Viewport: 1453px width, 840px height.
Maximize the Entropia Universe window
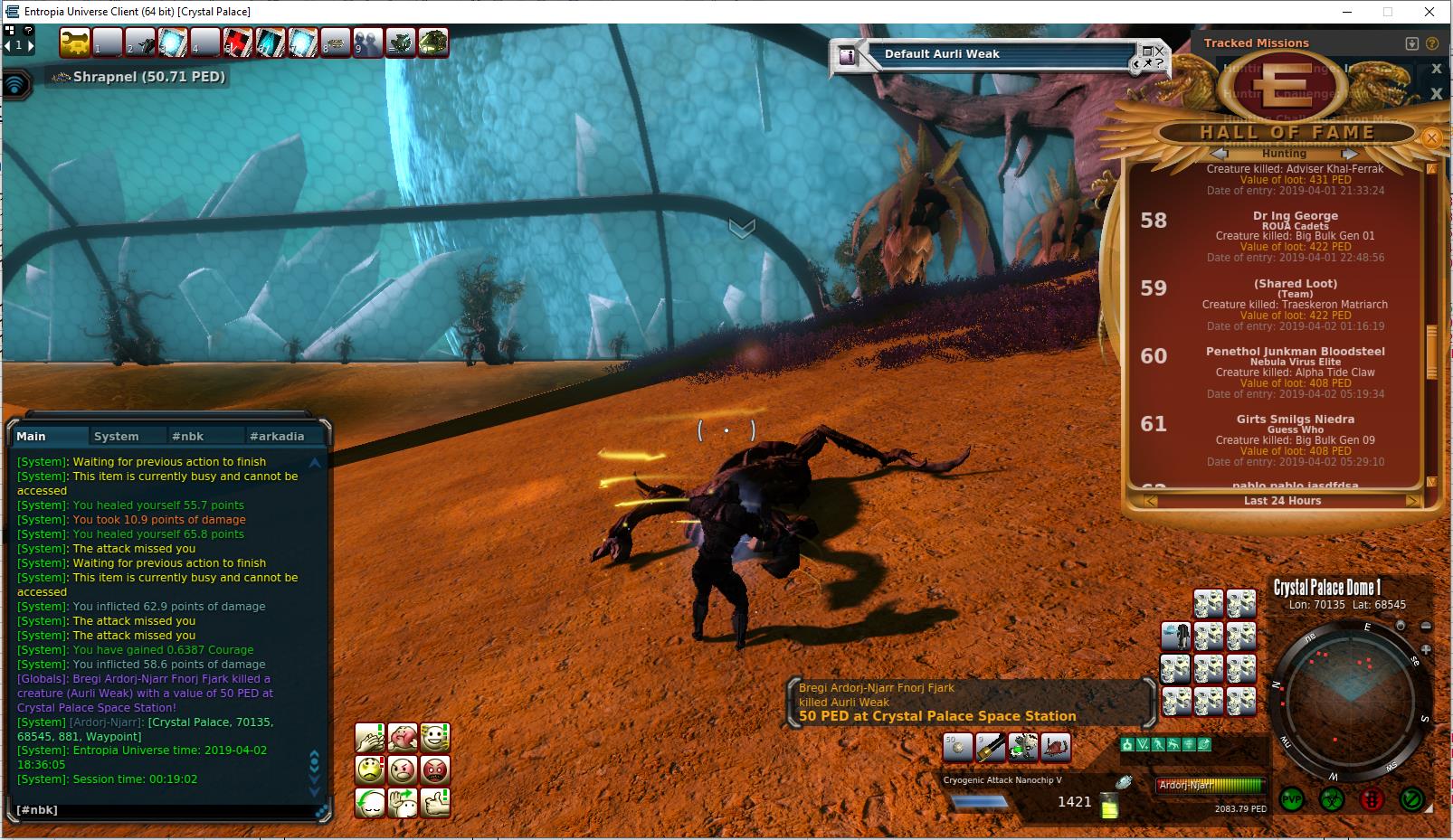[x=1387, y=12]
